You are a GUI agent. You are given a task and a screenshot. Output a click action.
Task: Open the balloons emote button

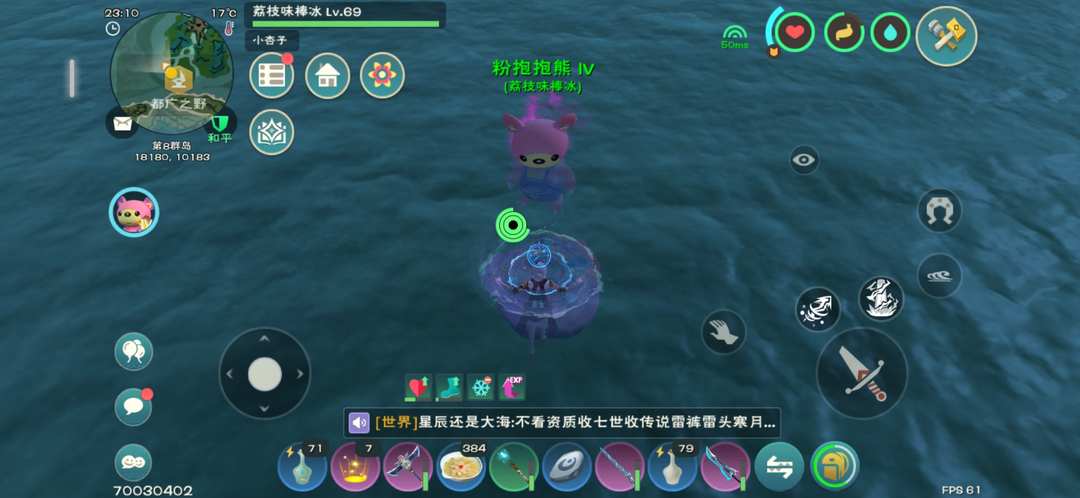(134, 351)
